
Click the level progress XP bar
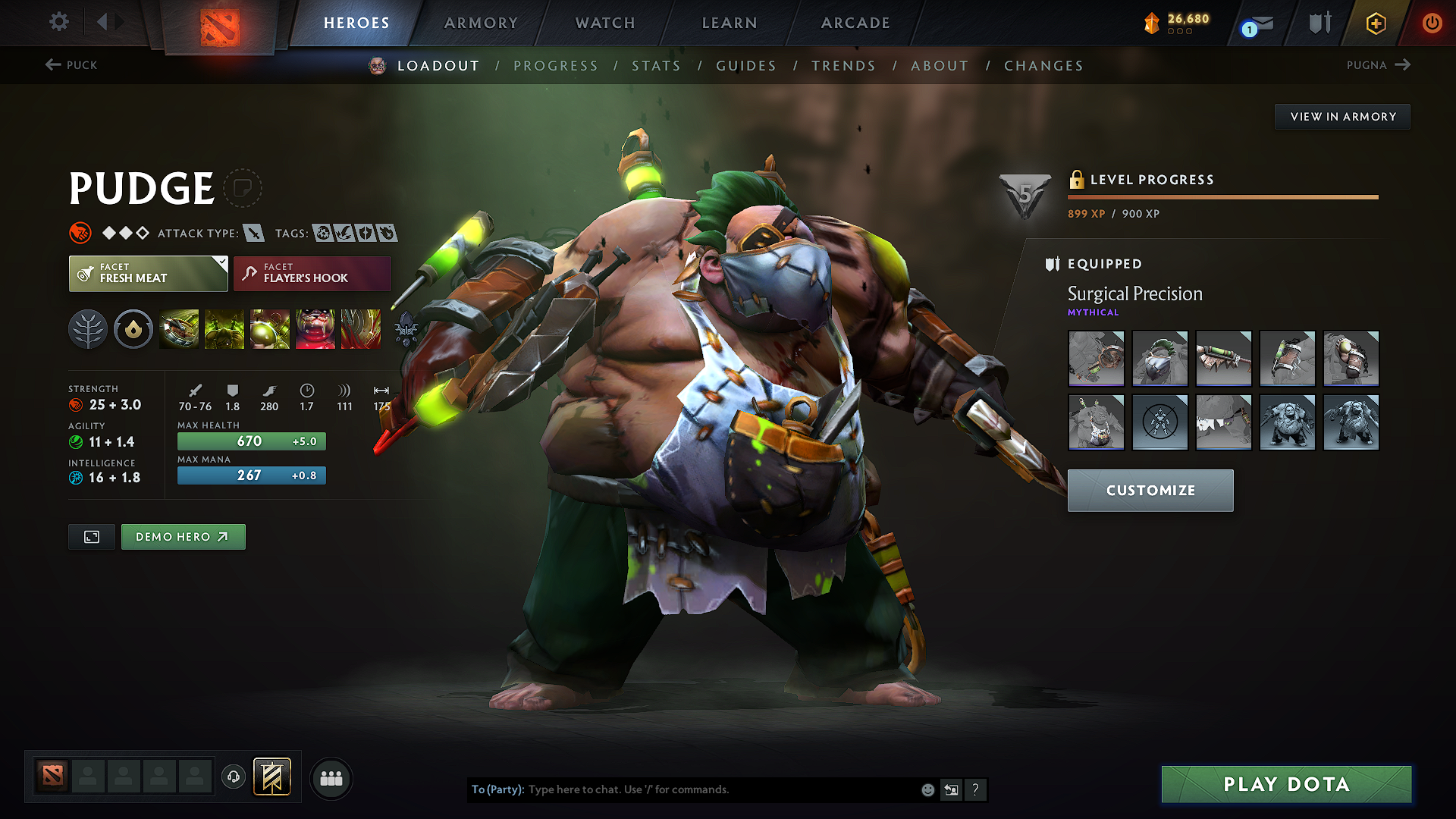pos(1223,196)
